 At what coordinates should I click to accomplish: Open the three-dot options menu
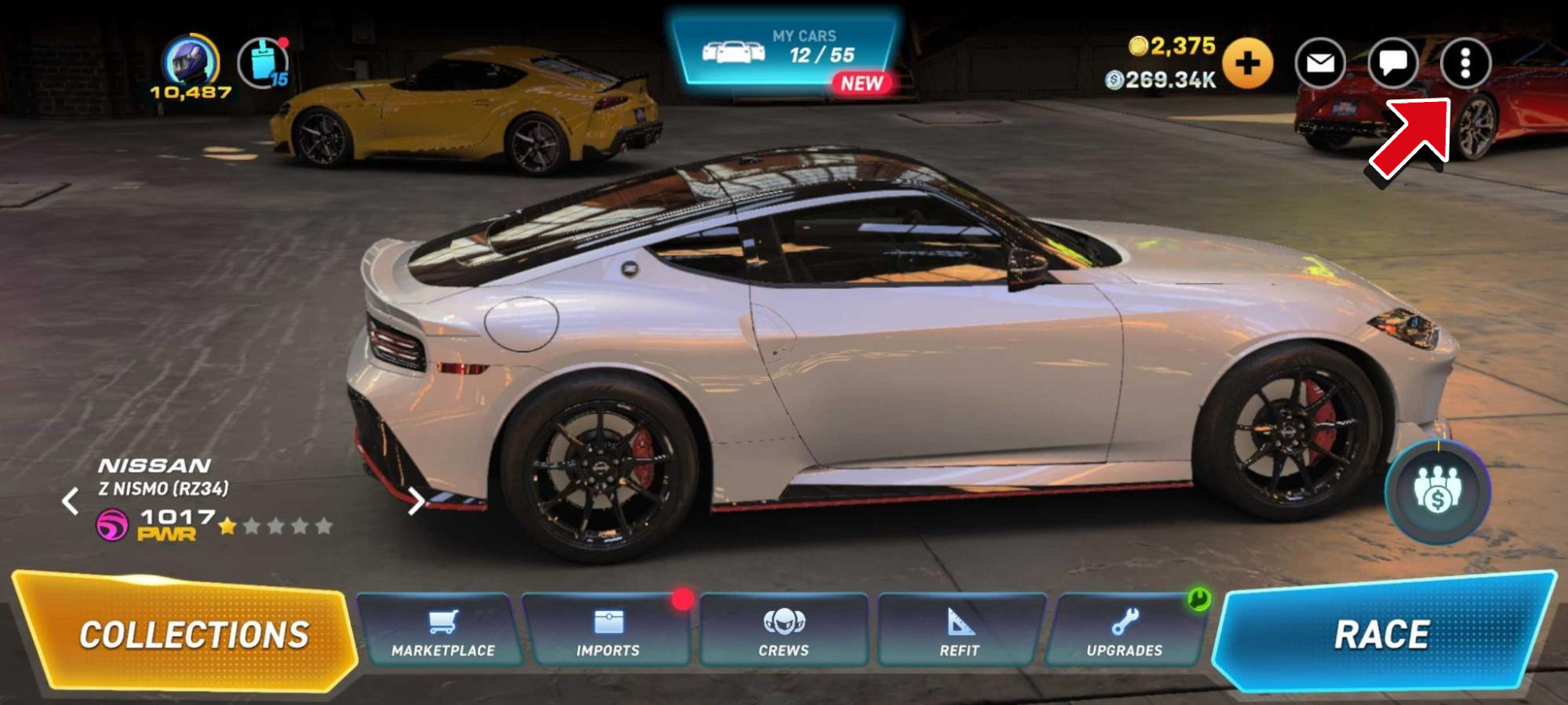click(x=1464, y=63)
